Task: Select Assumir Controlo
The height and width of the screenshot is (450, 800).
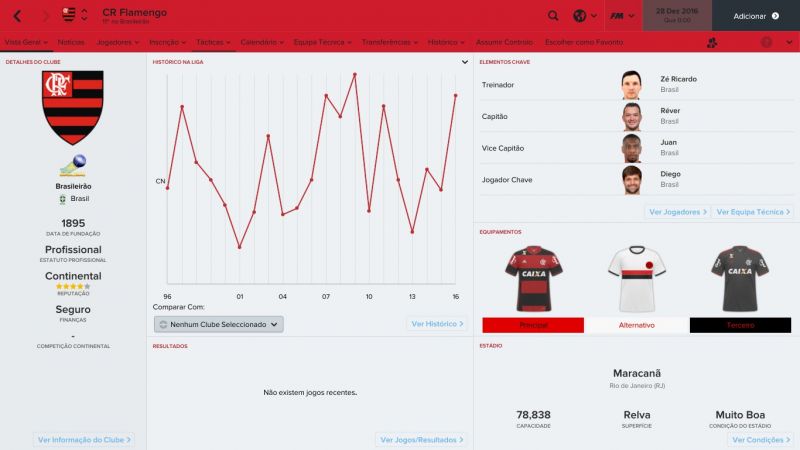Action: coord(504,42)
